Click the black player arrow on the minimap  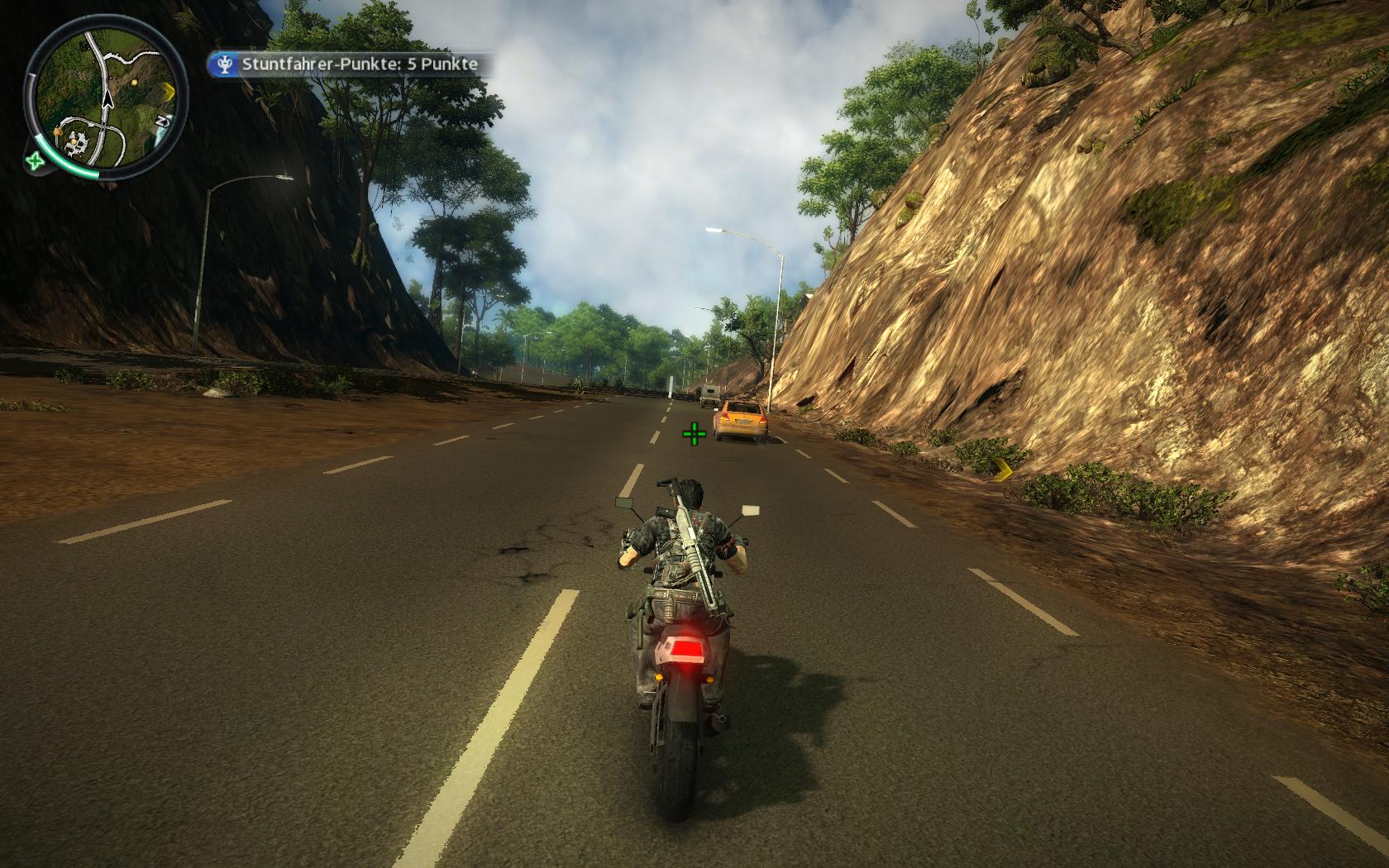coord(107,98)
